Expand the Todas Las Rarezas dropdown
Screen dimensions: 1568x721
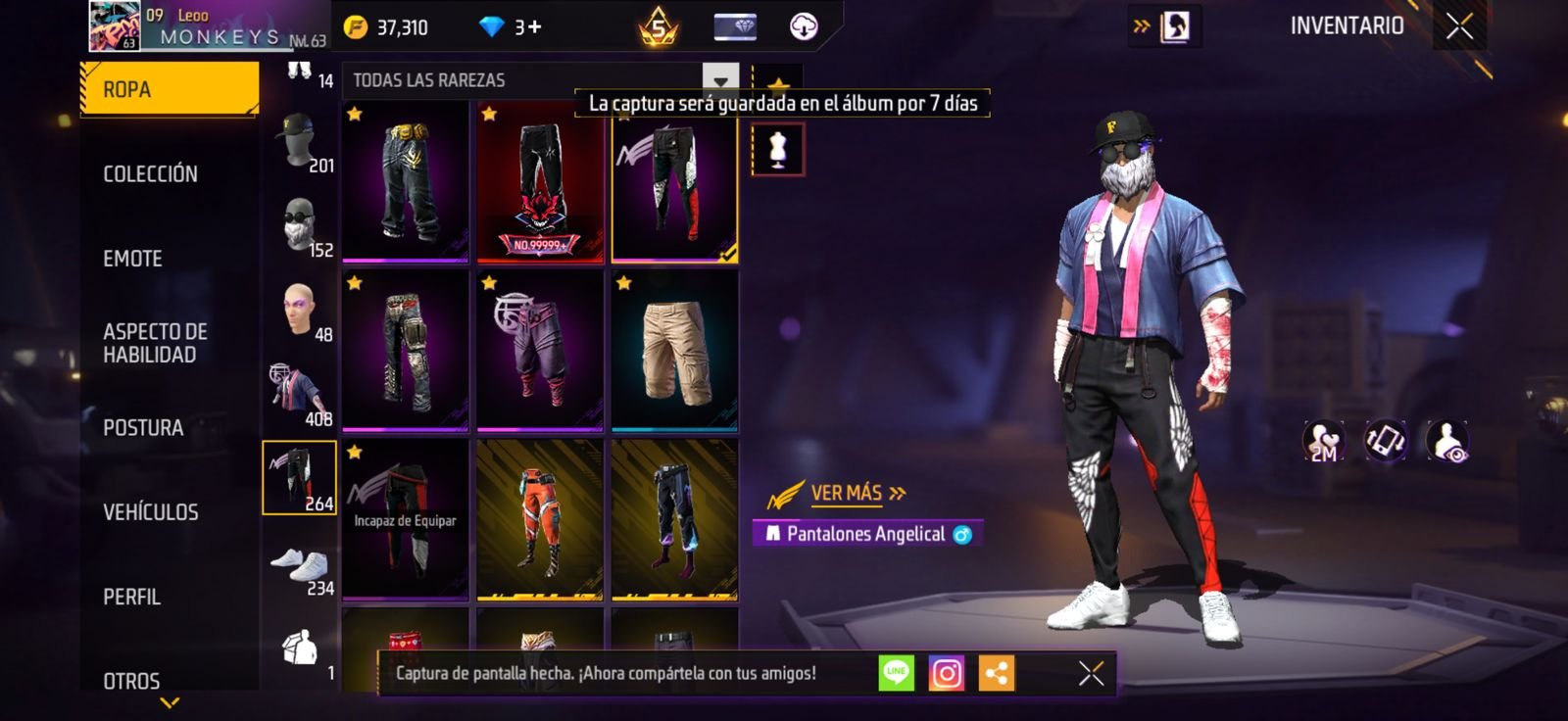point(720,80)
